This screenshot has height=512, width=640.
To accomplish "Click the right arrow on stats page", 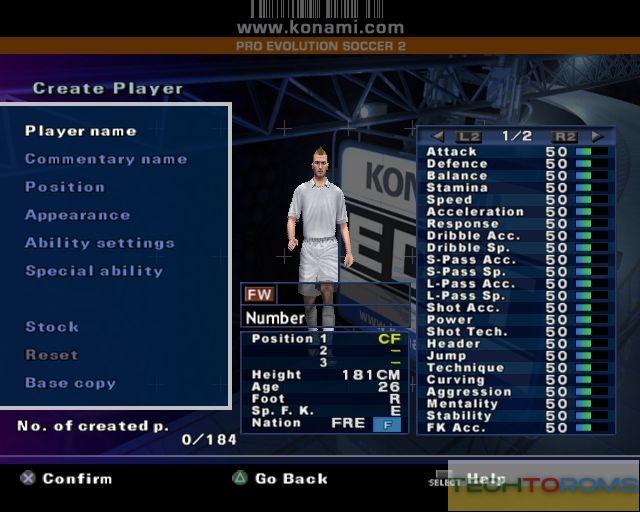I will click(597, 136).
